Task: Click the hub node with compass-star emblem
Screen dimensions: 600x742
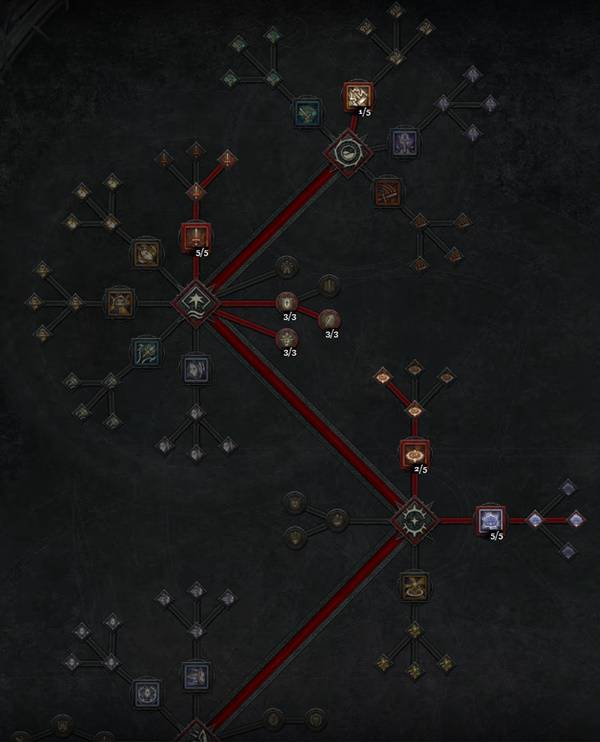Action: (x=413, y=520)
